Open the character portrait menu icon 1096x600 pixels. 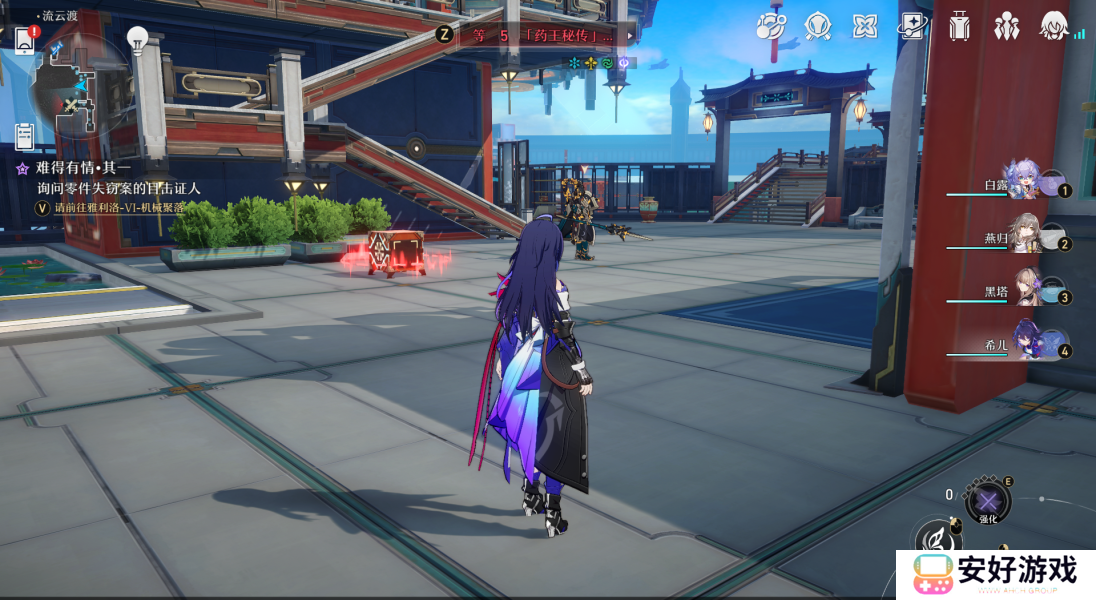tap(1052, 26)
